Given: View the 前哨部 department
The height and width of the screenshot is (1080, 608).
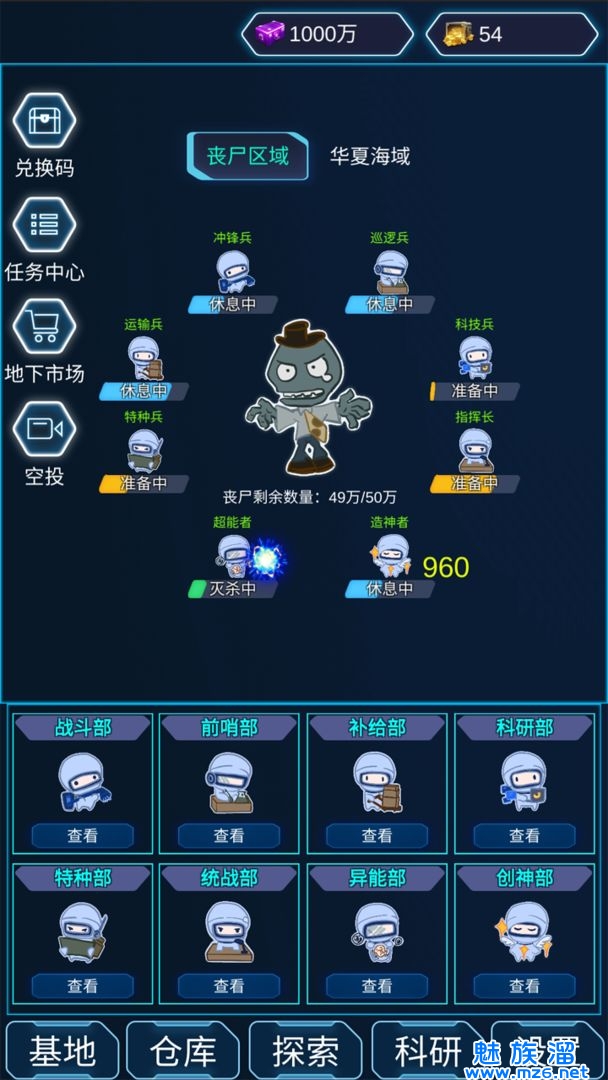Looking at the screenshot, I should (x=229, y=835).
